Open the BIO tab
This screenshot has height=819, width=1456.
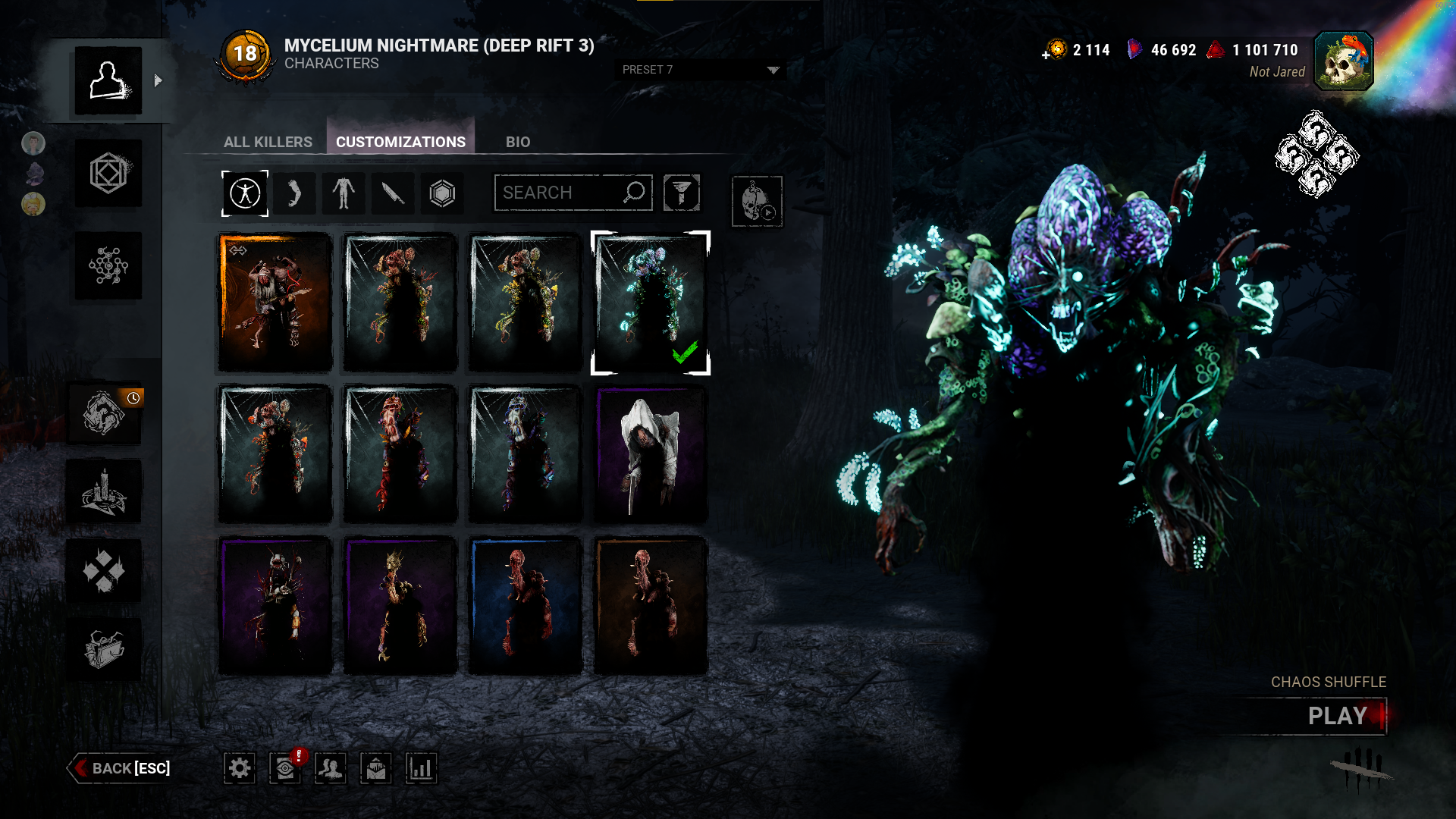click(x=518, y=142)
